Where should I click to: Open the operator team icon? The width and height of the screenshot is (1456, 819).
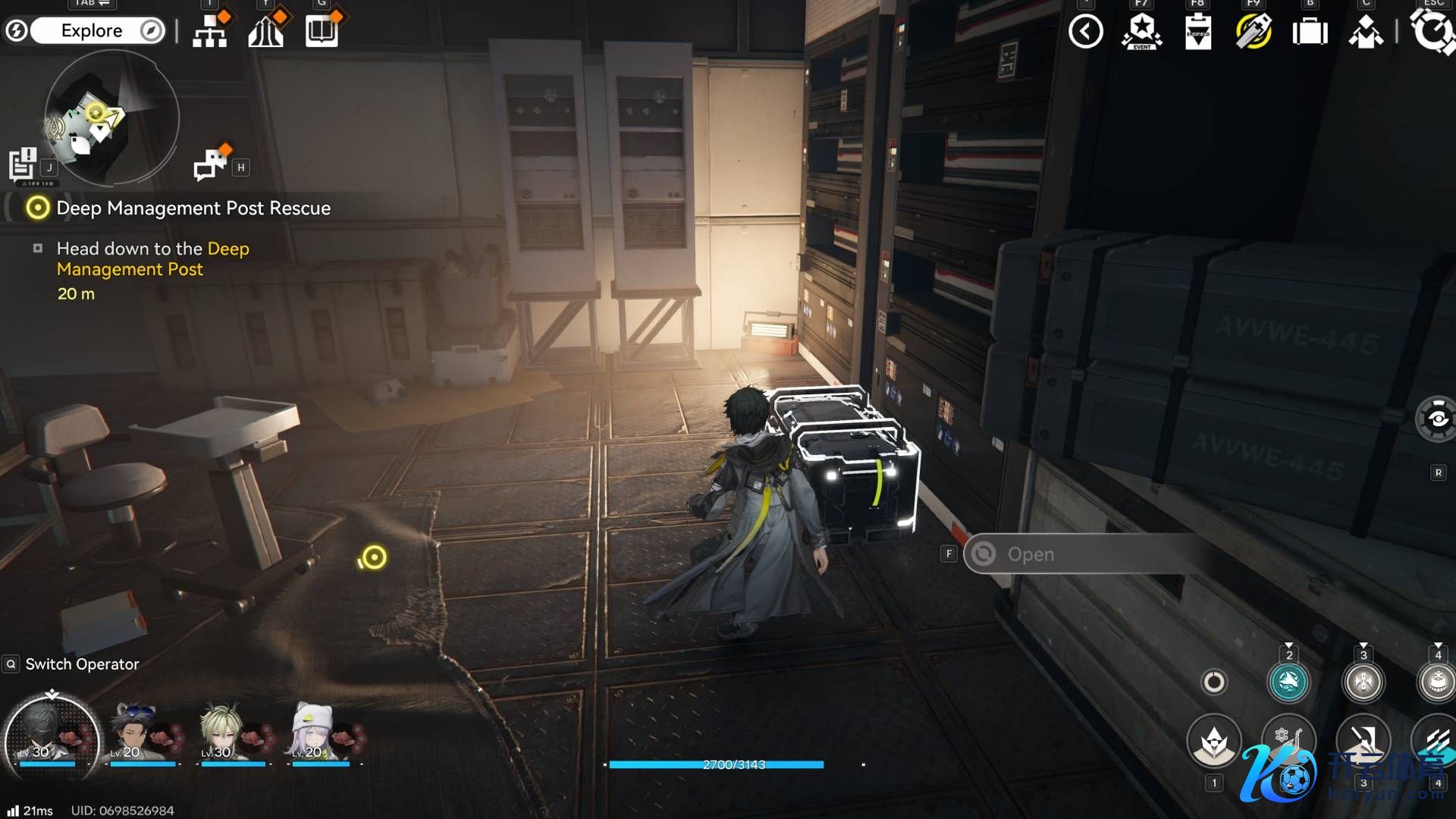[x=1366, y=33]
